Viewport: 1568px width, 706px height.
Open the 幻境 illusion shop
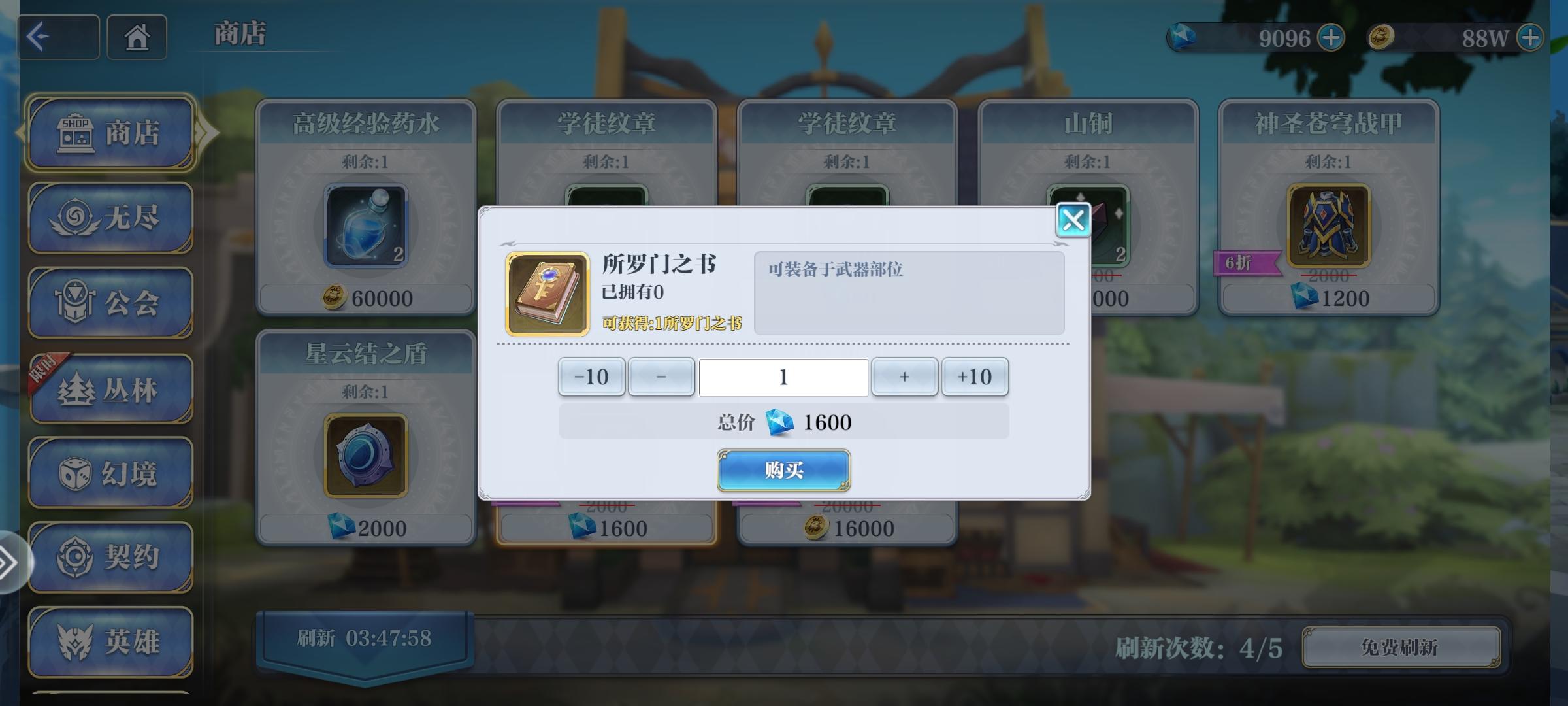111,474
